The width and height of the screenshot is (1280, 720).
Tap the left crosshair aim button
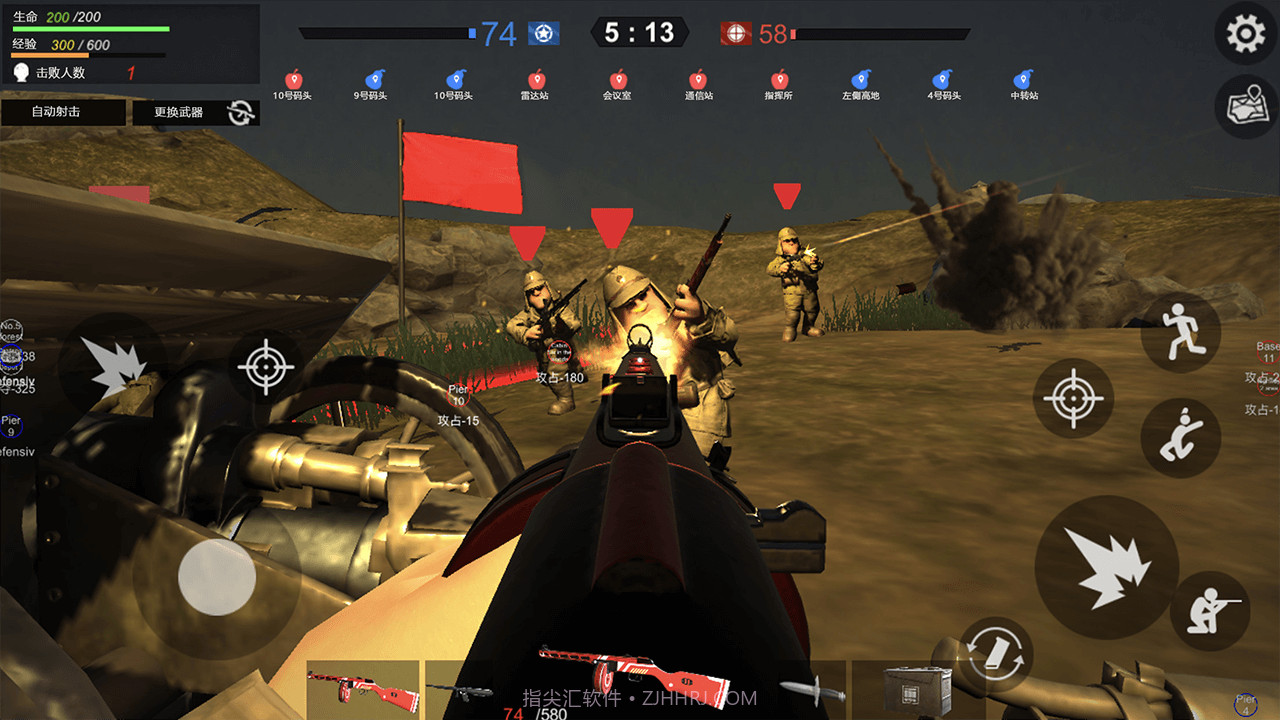point(266,367)
